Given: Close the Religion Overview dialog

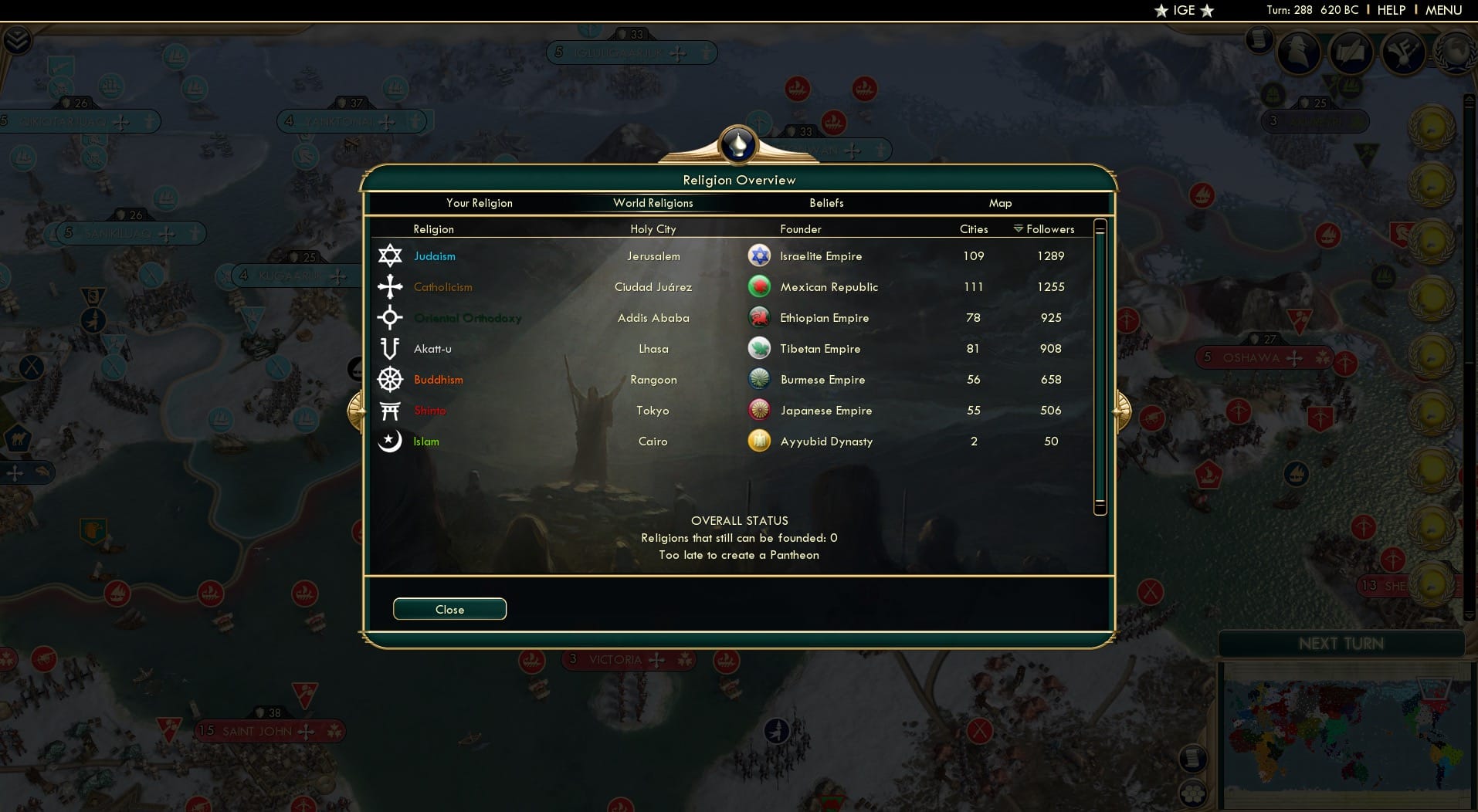Looking at the screenshot, I should click(x=449, y=609).
